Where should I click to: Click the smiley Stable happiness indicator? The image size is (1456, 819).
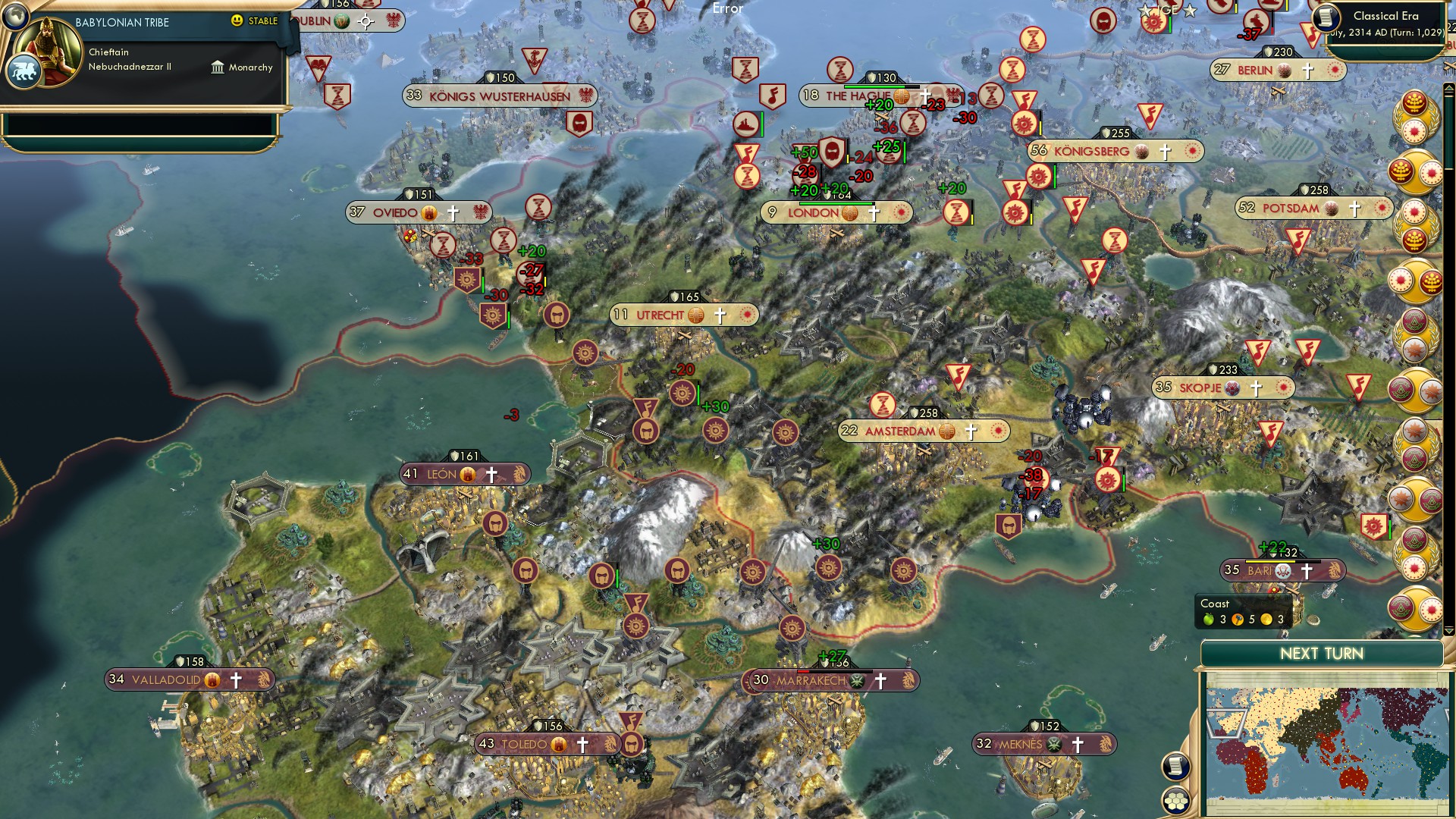point(237,20)
